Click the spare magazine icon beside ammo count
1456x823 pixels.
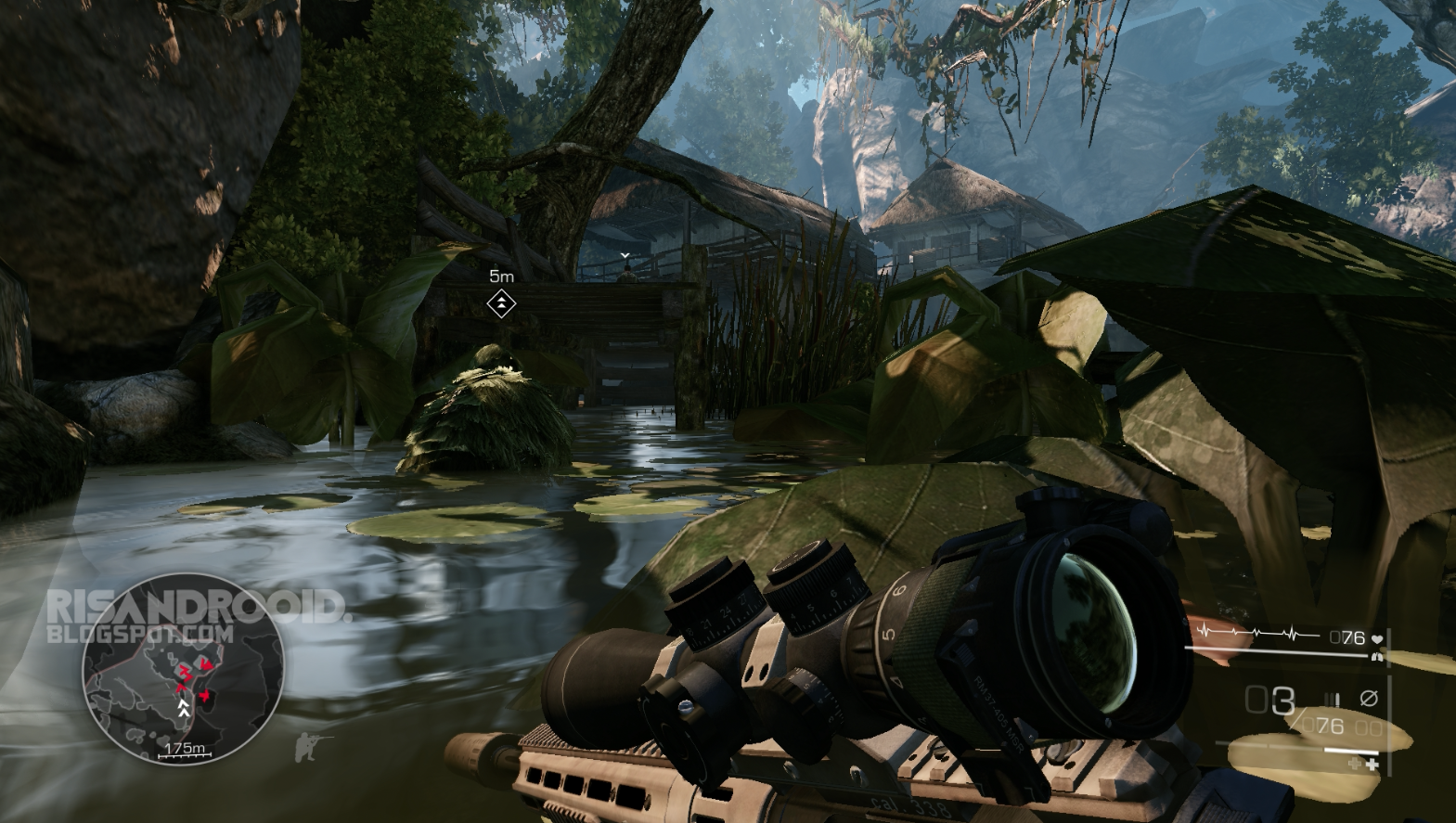pos(1333,698)
